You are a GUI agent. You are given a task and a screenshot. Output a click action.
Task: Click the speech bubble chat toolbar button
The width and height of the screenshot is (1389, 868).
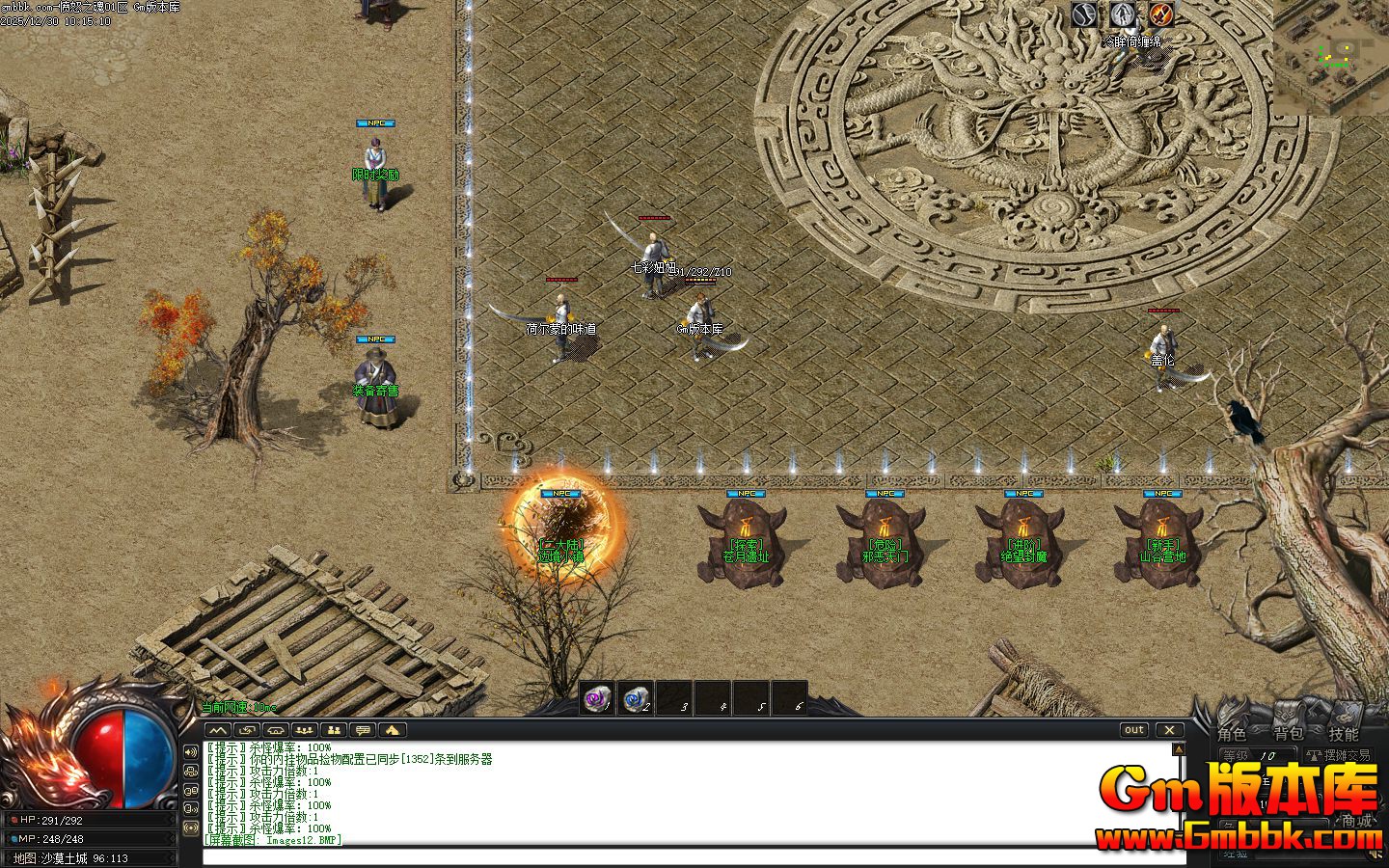coord(363,730)
